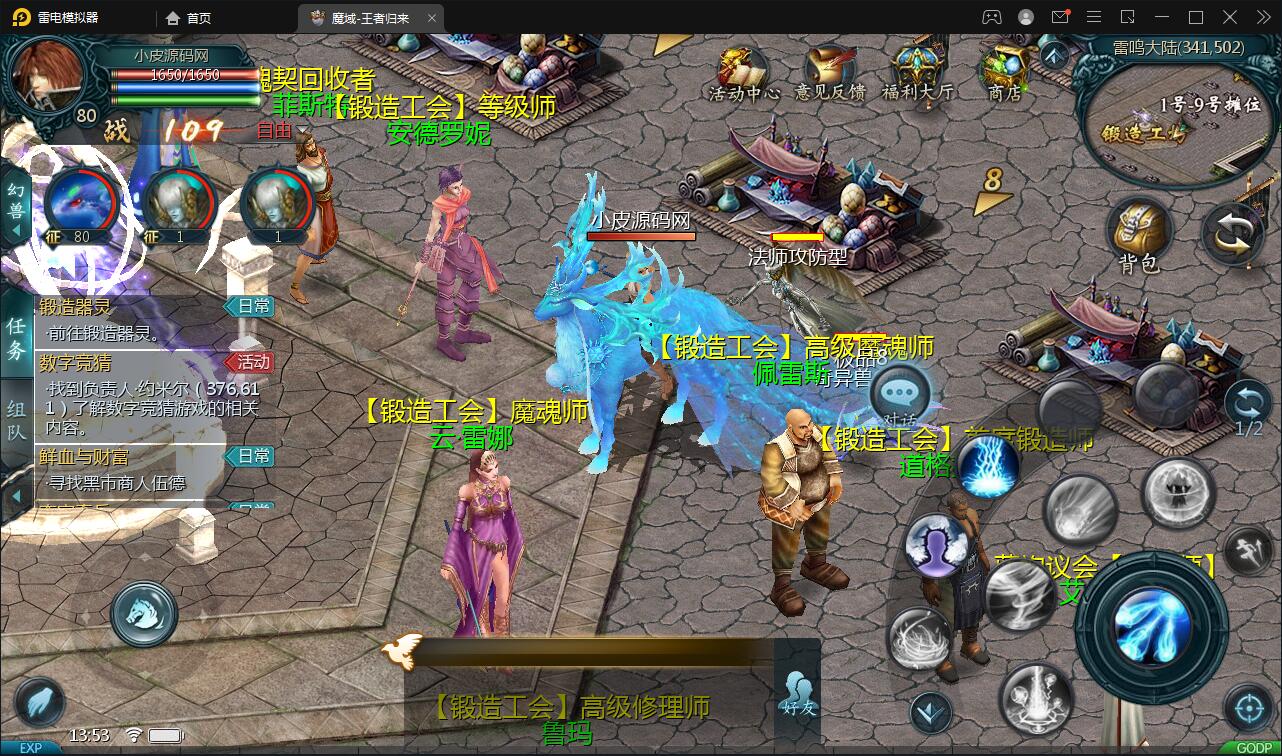Image resolution: width=1282 pixels, height=756 pixels.
Task: Switch to the 任务 quest tab
Action: point(16,338)
